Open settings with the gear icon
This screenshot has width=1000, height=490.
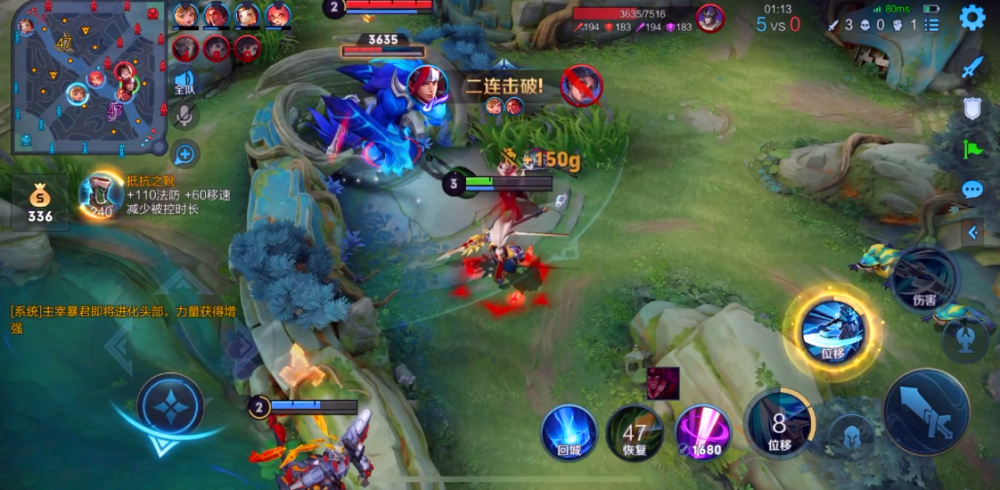(x=972, y=18)
